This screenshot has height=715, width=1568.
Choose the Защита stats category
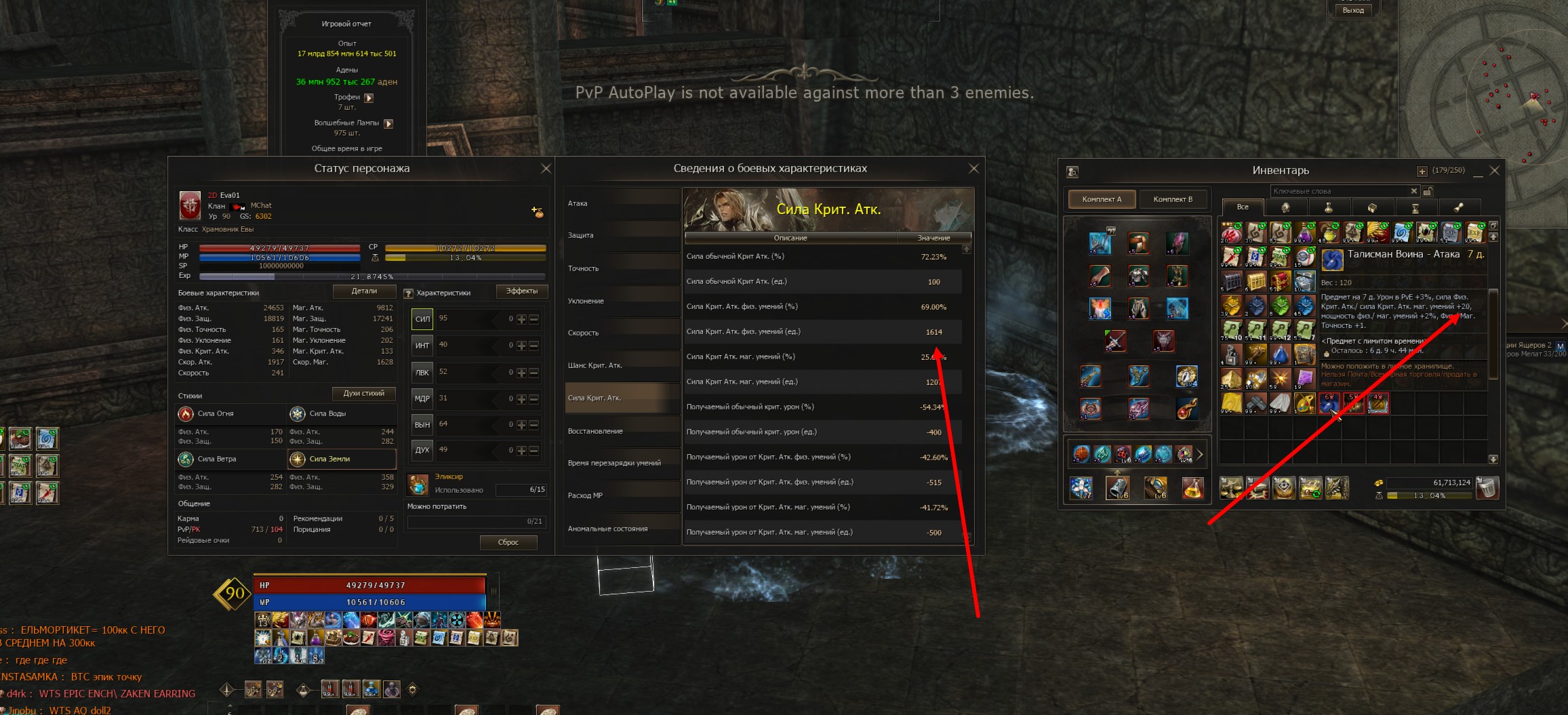coord(622,235)
